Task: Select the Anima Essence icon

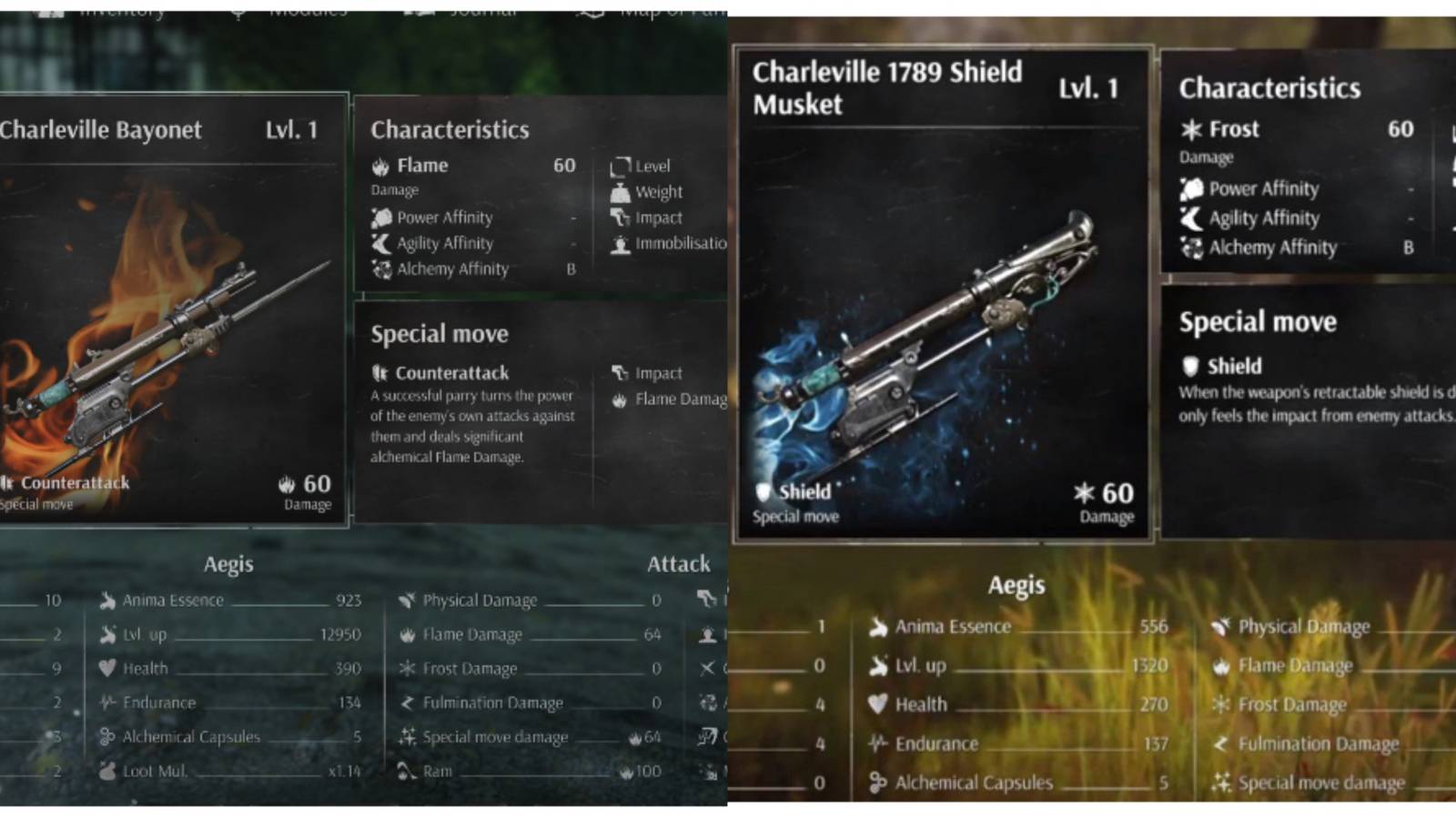Action: point(109,600)
